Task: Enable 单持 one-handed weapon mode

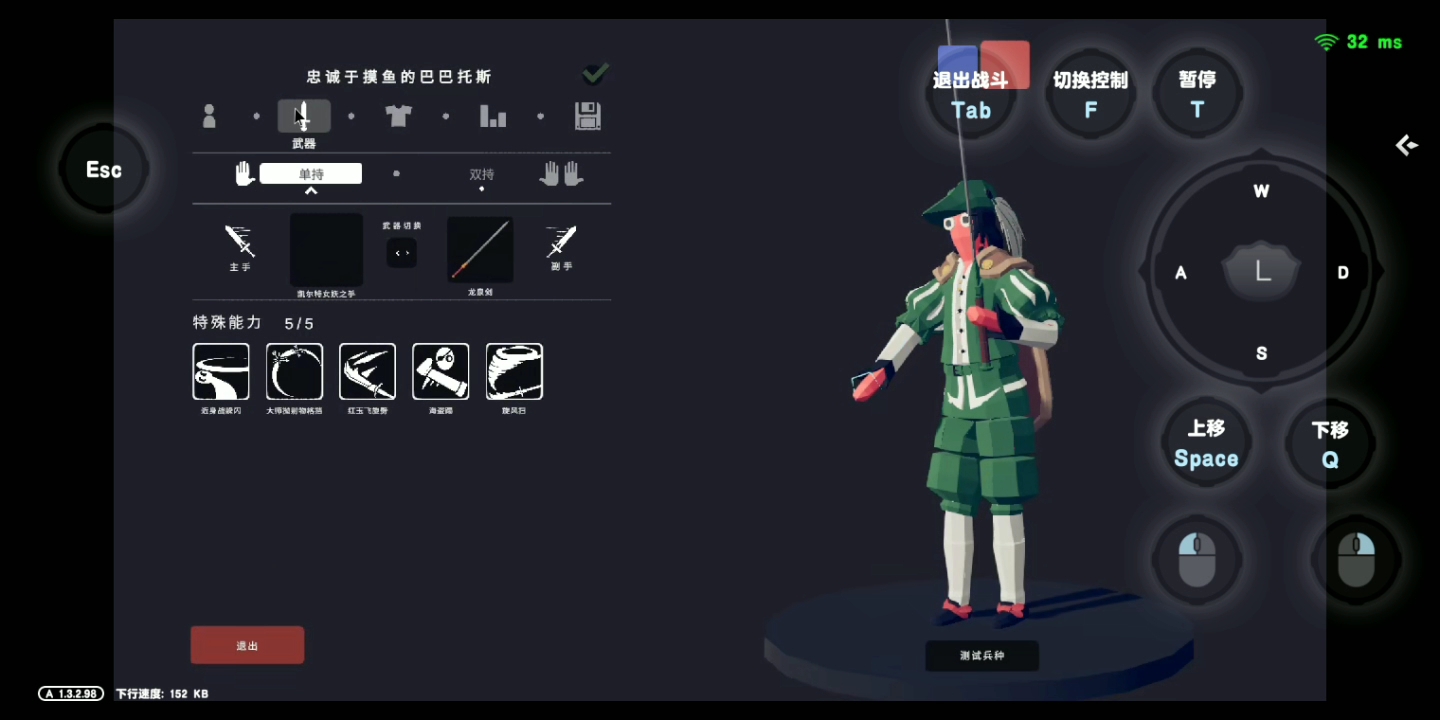Action: click(310, 172)
